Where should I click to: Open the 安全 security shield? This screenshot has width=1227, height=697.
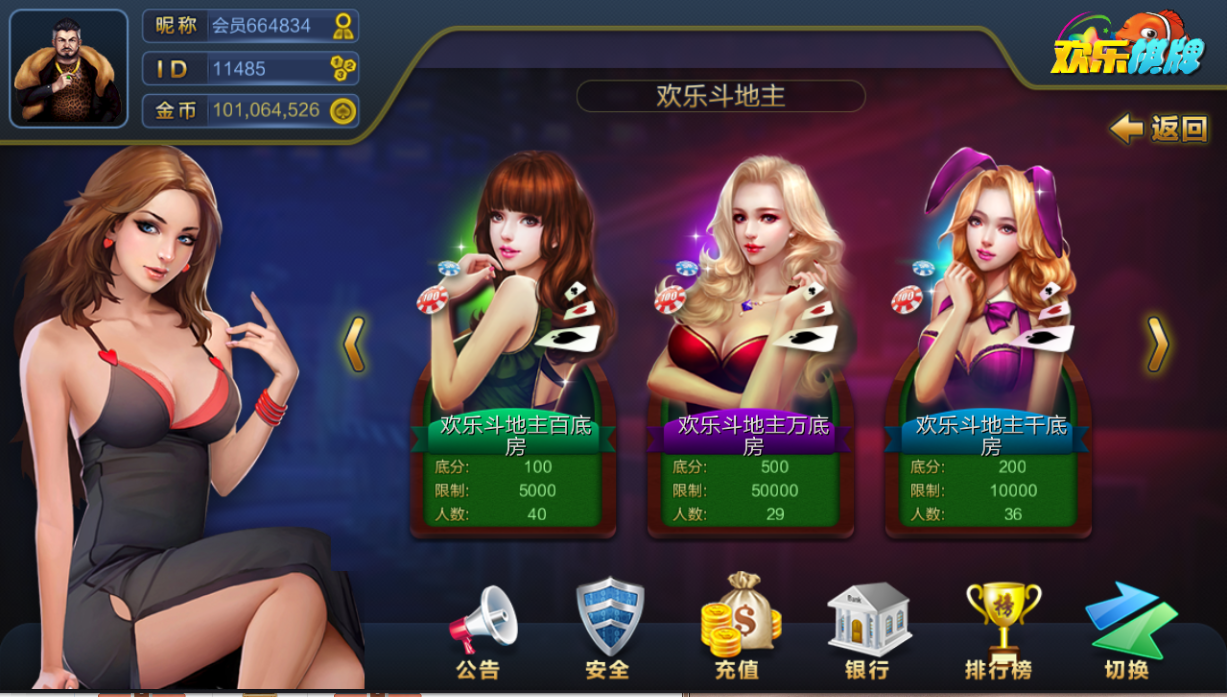(609, 630)
